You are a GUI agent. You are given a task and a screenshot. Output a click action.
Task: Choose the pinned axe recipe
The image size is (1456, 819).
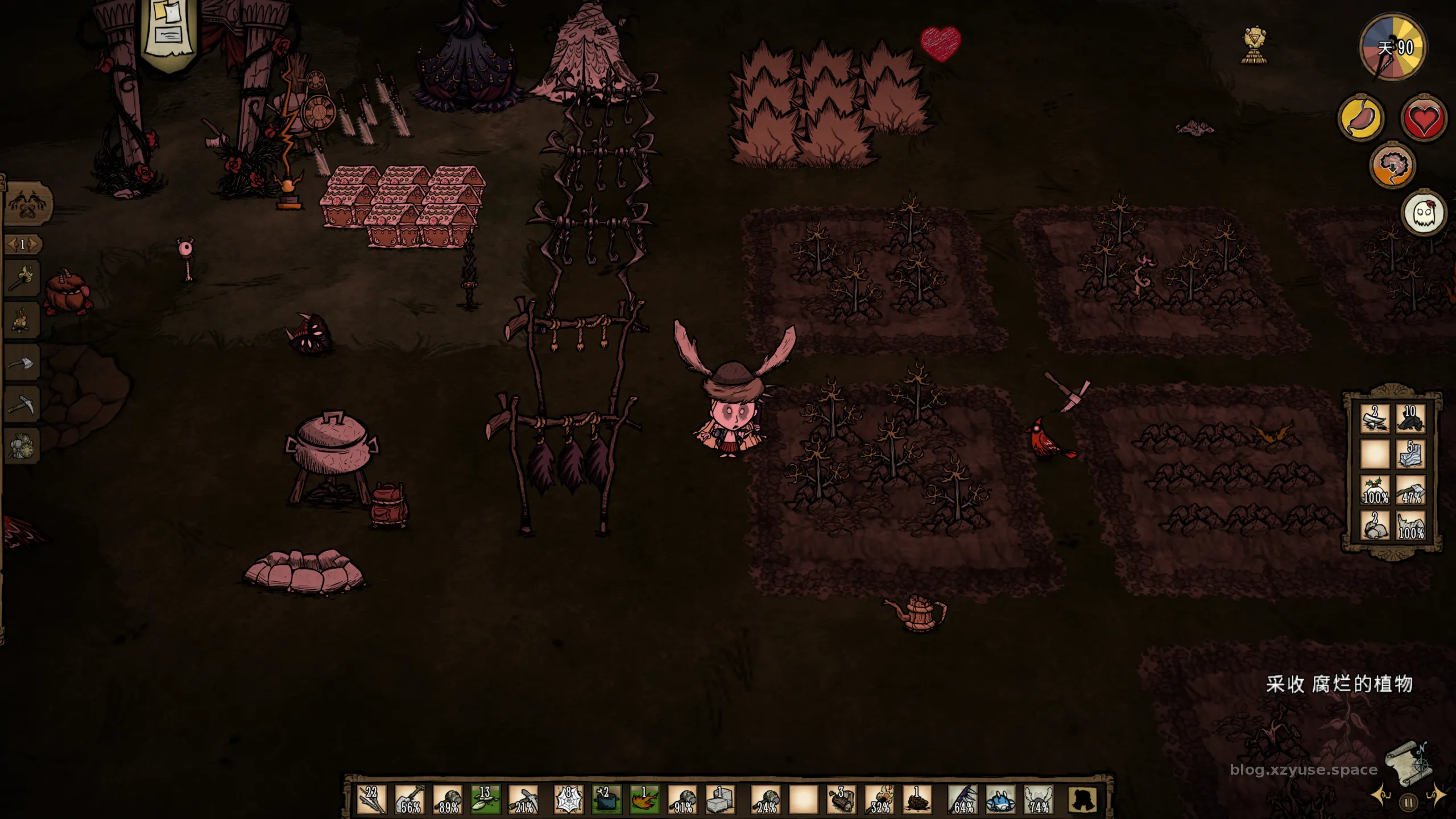[22, 363]
